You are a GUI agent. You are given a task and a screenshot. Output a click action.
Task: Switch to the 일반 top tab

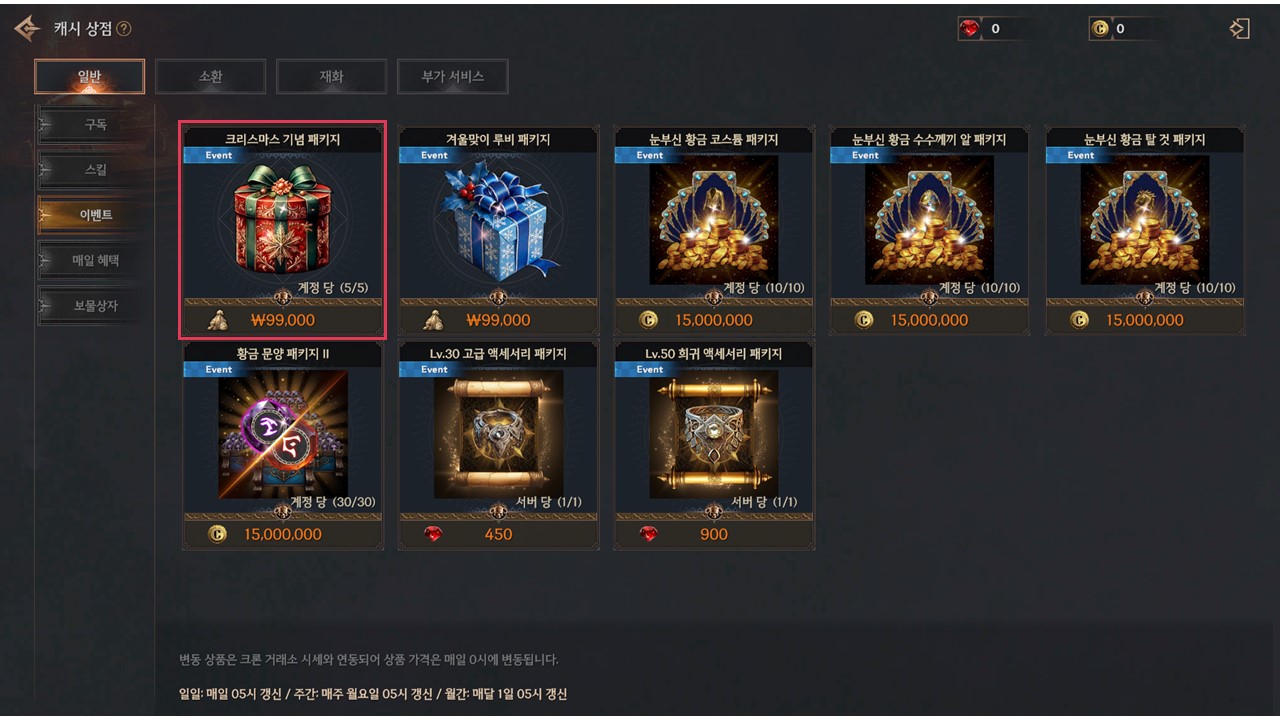pyautogui.click(x=89, y=76)
